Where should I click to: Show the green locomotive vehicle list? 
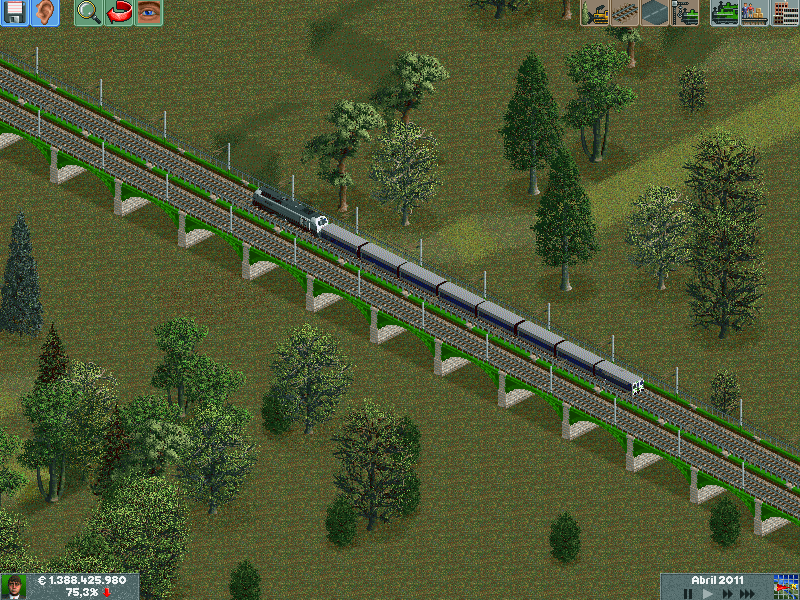(x=725, y=13)
